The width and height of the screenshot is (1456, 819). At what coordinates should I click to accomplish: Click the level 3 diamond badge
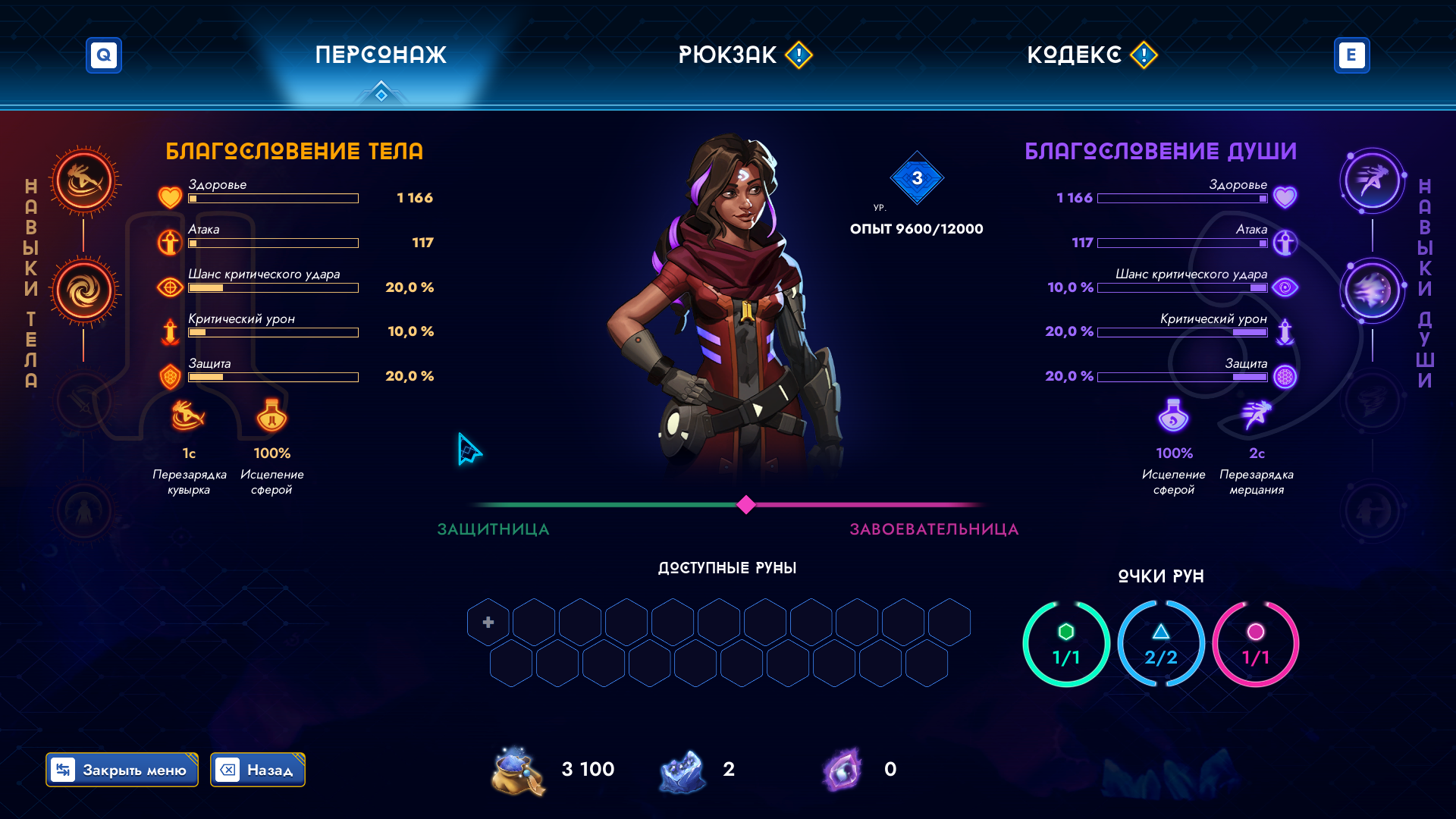(917, 178)
